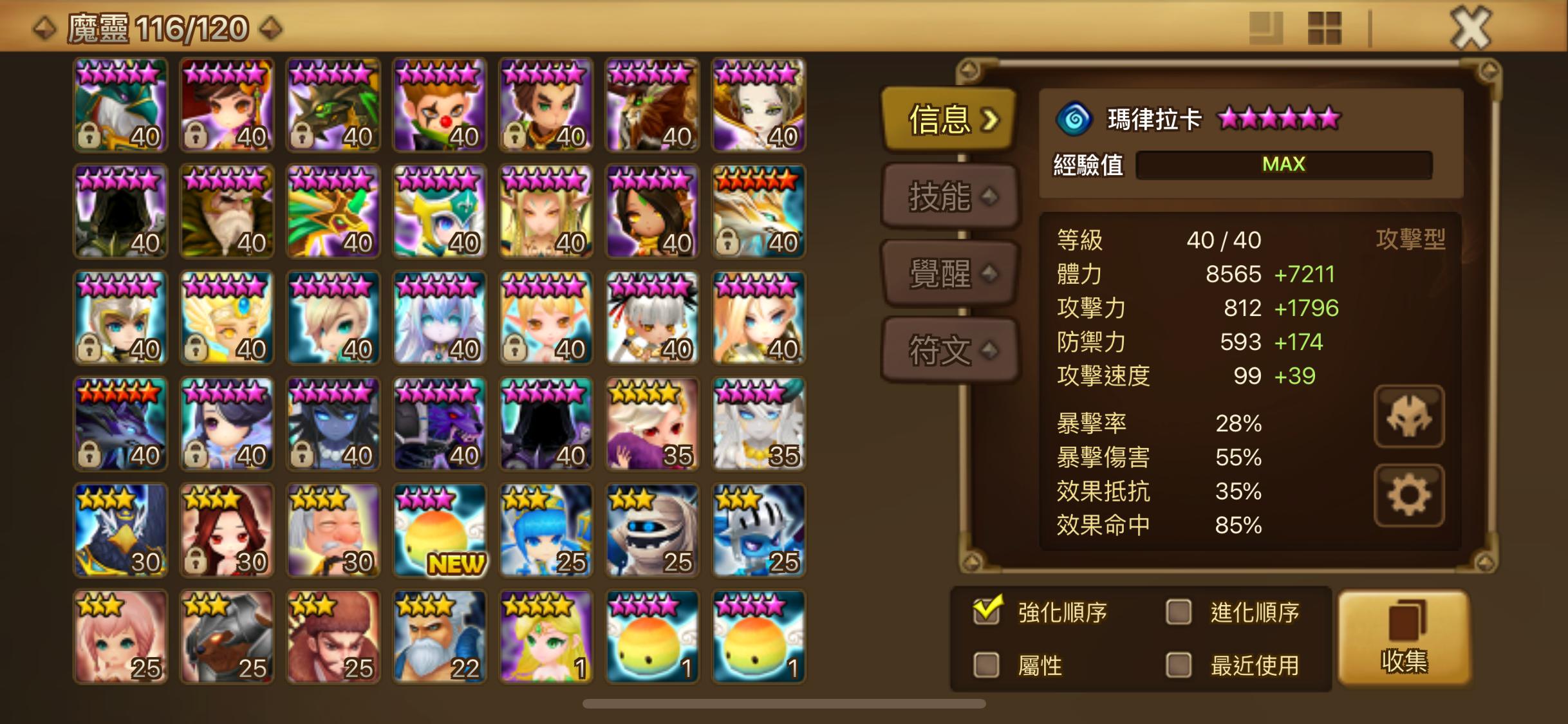
Task: Click the MAX experience progress bar
Action: [x=1284, y=165]
